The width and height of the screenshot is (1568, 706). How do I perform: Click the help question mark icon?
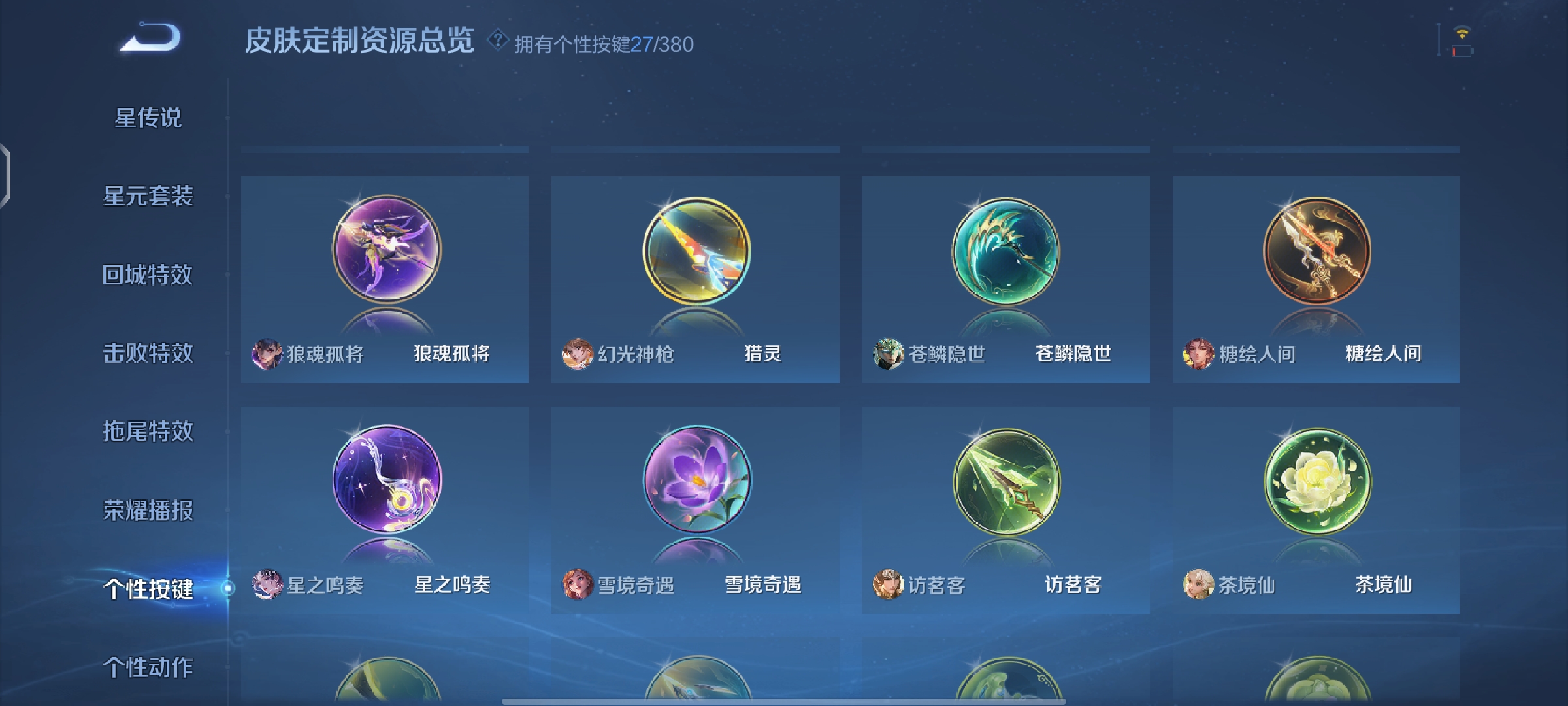[x=497, y=42]
